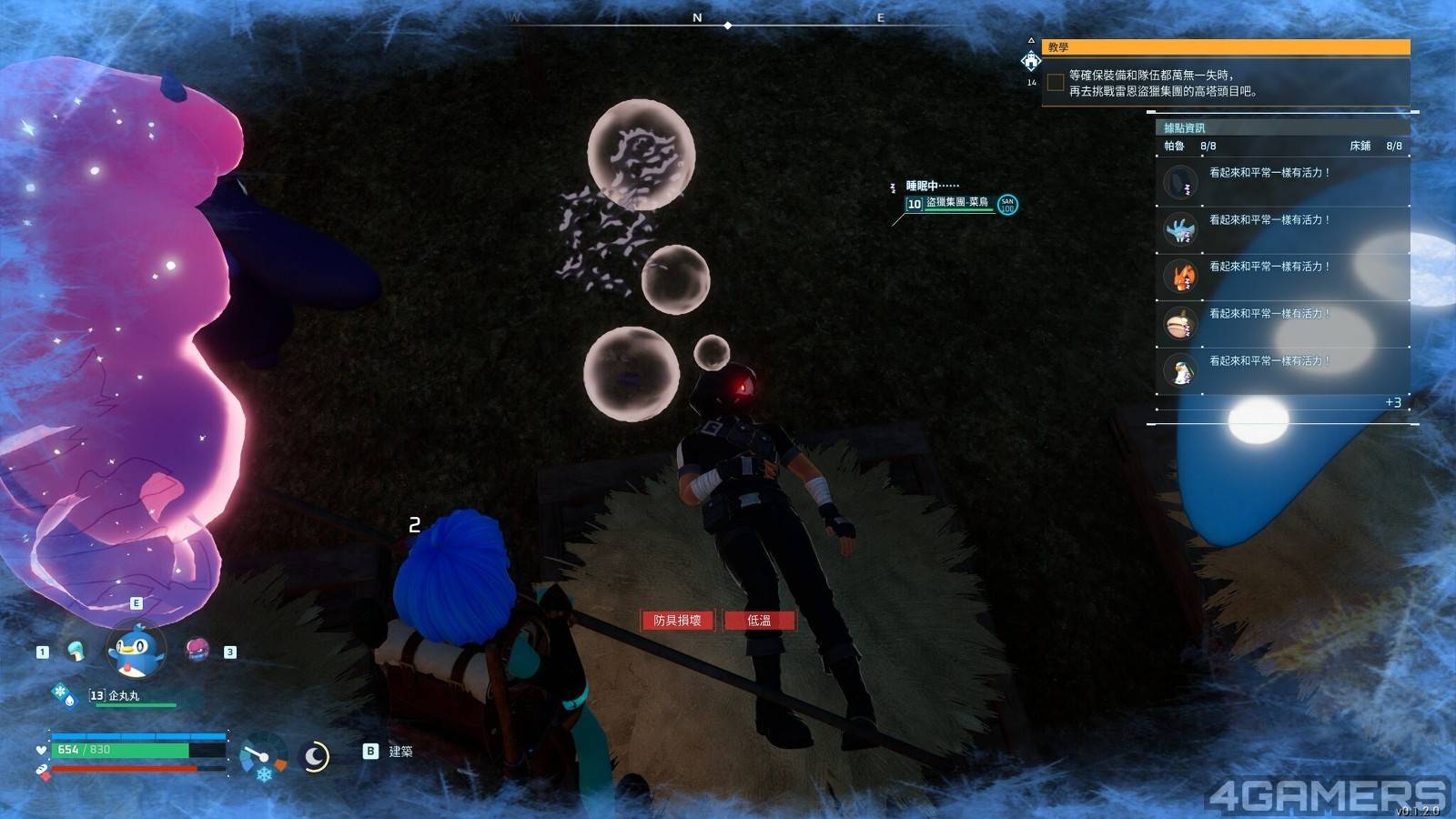Click the crescent moon time-of-day icon
The height and width of the screenshot is (819, 1456).
click(x=315, y=756)
